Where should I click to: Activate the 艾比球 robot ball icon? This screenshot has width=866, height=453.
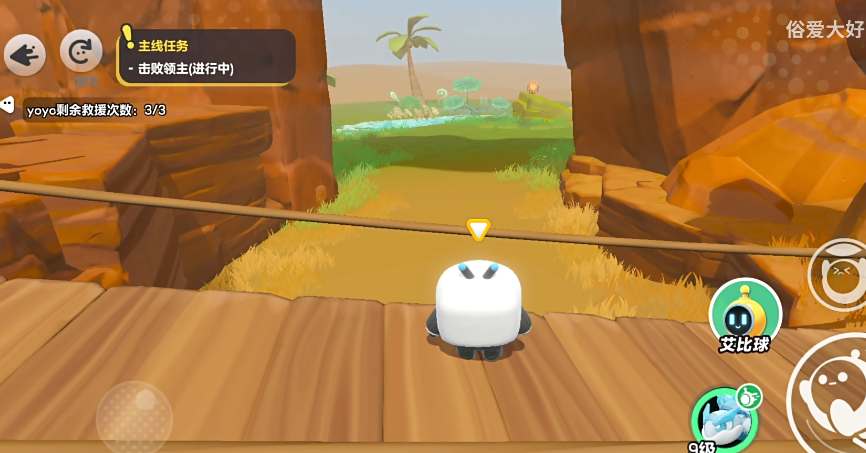(x=745, y=312)
